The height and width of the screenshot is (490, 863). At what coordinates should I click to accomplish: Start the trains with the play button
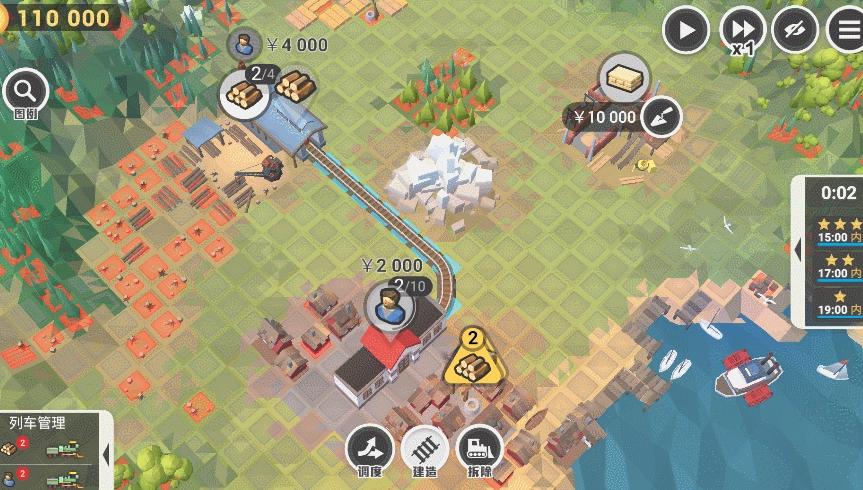pyautogui.click(x=687, y=31)
